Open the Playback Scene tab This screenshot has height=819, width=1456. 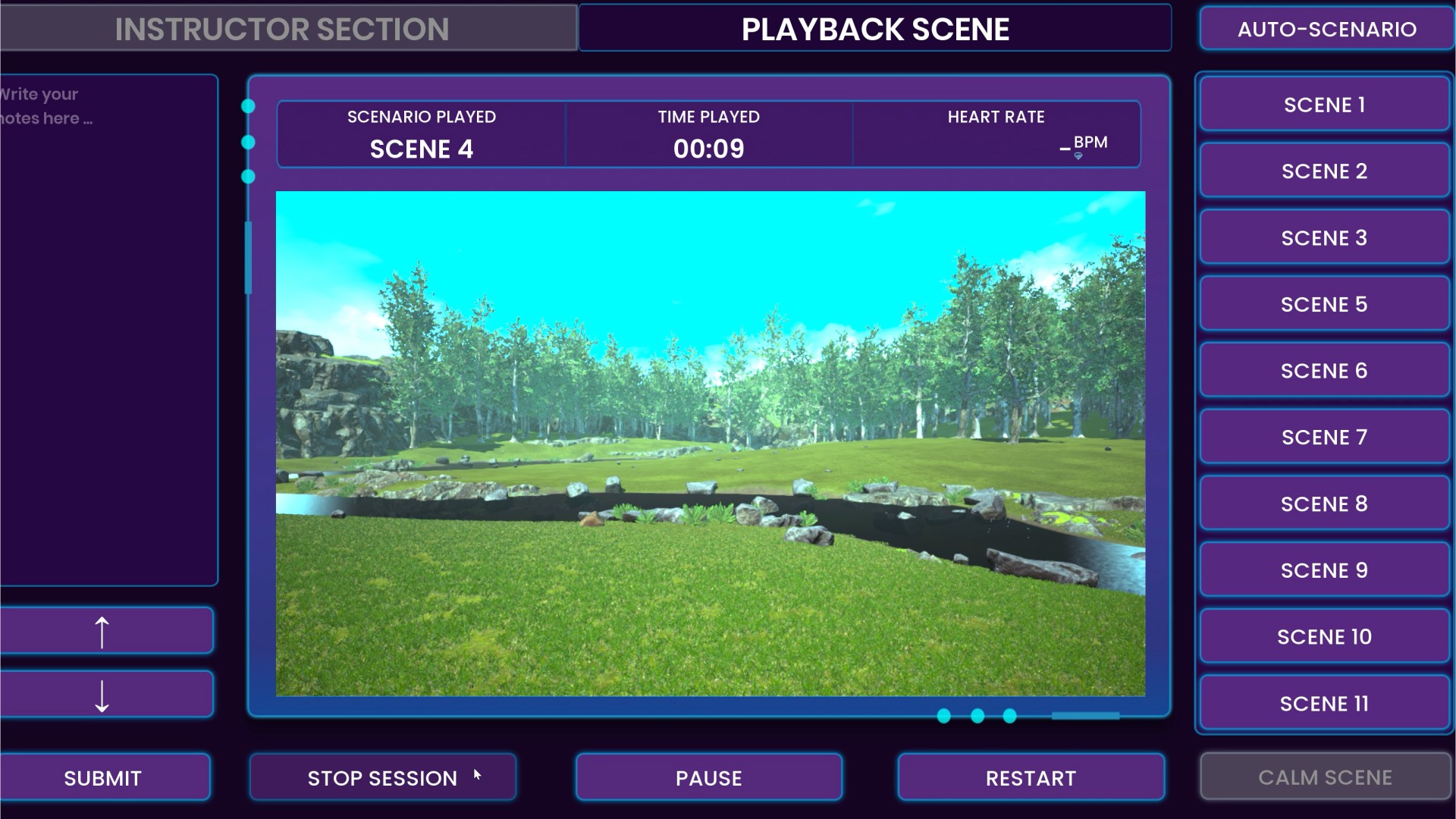pyautogui.click(x=875, y=29)
